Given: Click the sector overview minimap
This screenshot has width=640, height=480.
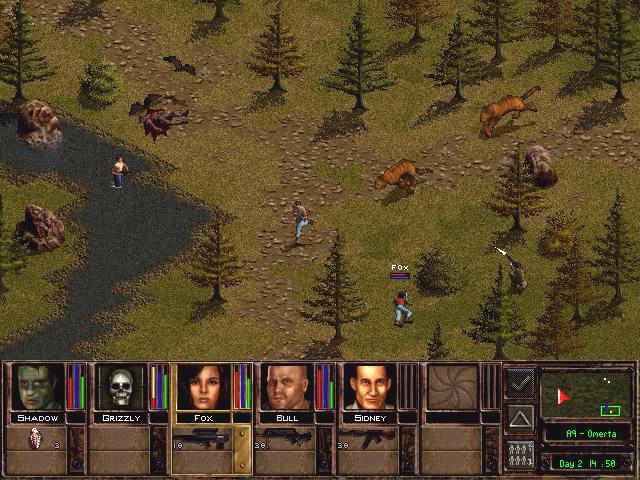Looking at the screenshot, I should (586, 394).
